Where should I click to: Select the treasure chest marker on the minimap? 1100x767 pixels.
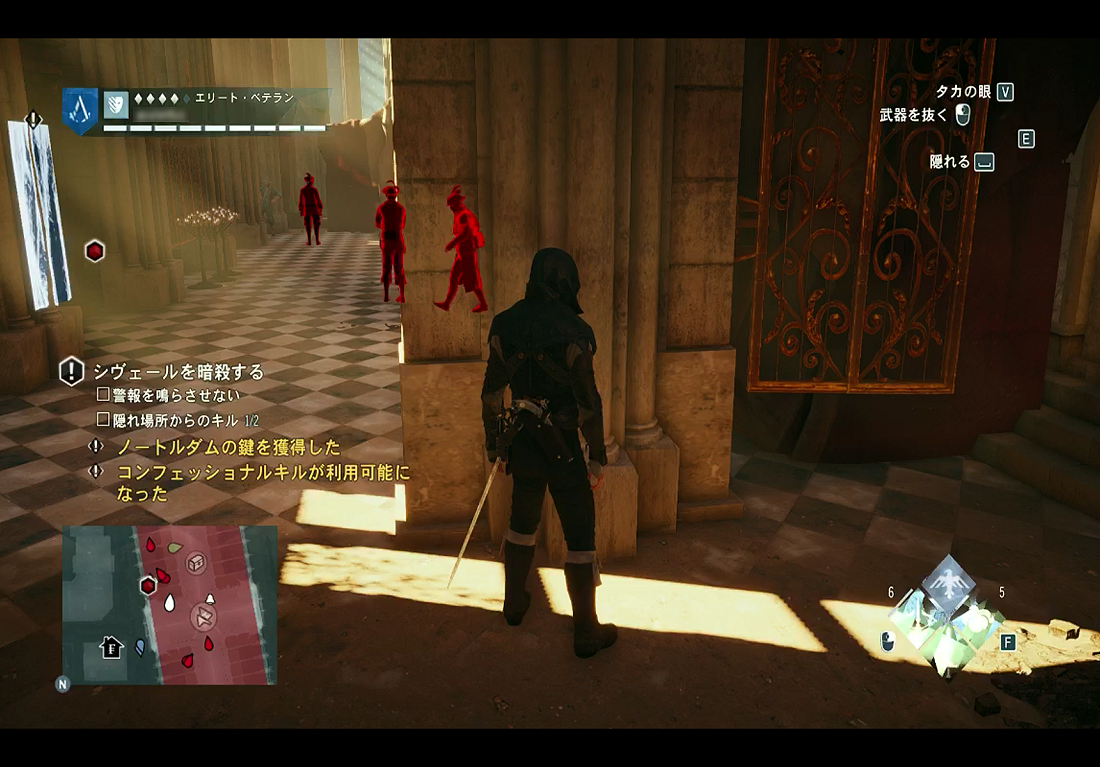[196, 564]
